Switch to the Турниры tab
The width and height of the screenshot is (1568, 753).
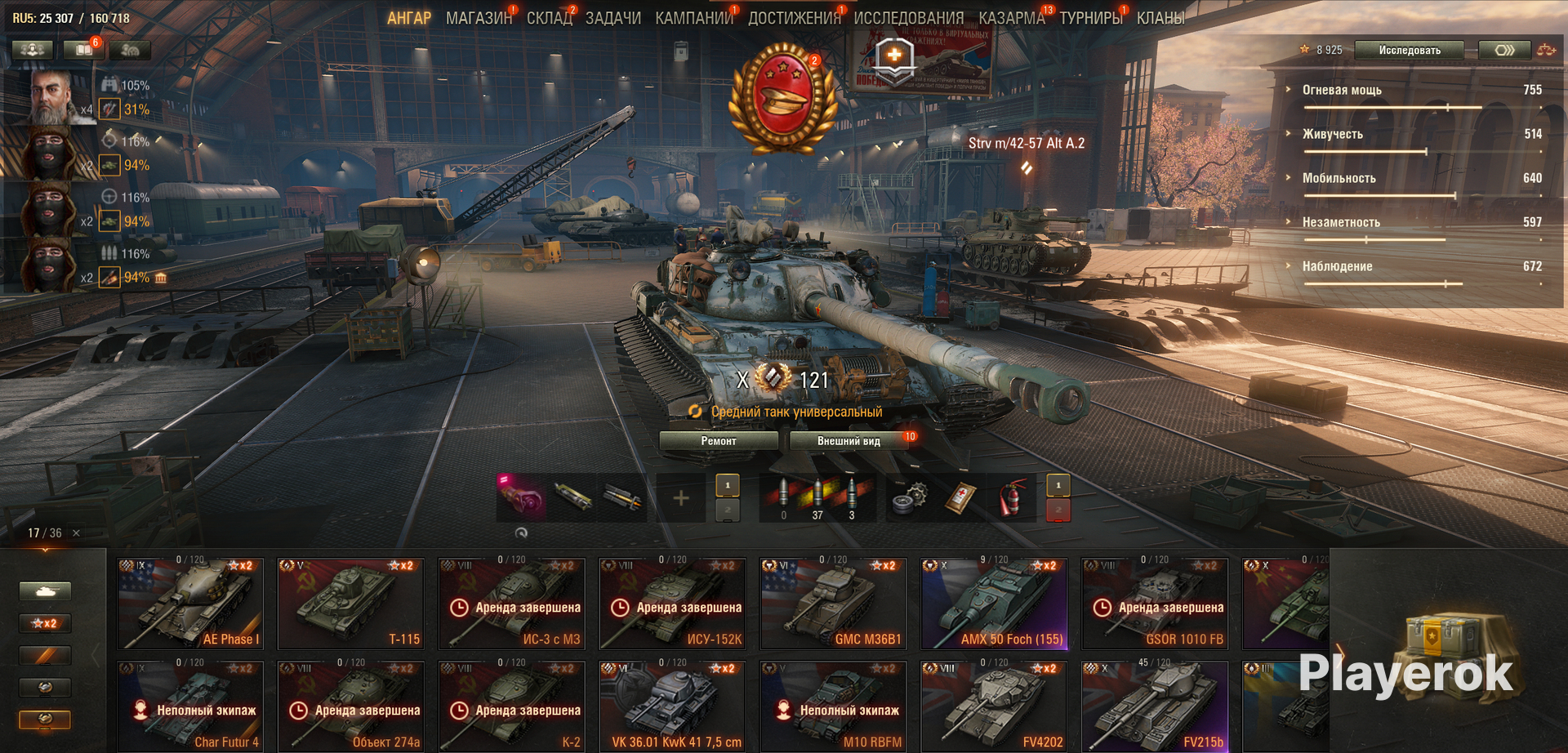click(1090, 18)
